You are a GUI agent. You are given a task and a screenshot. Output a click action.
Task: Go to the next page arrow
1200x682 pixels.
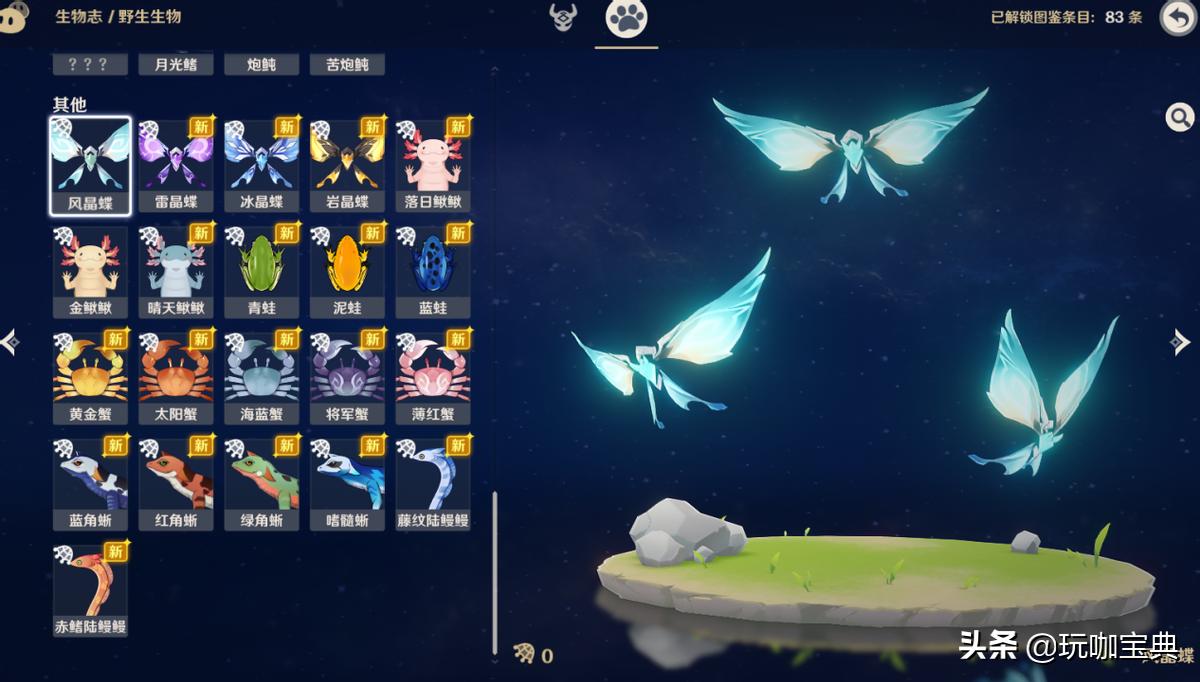(x=1180, y=343)
